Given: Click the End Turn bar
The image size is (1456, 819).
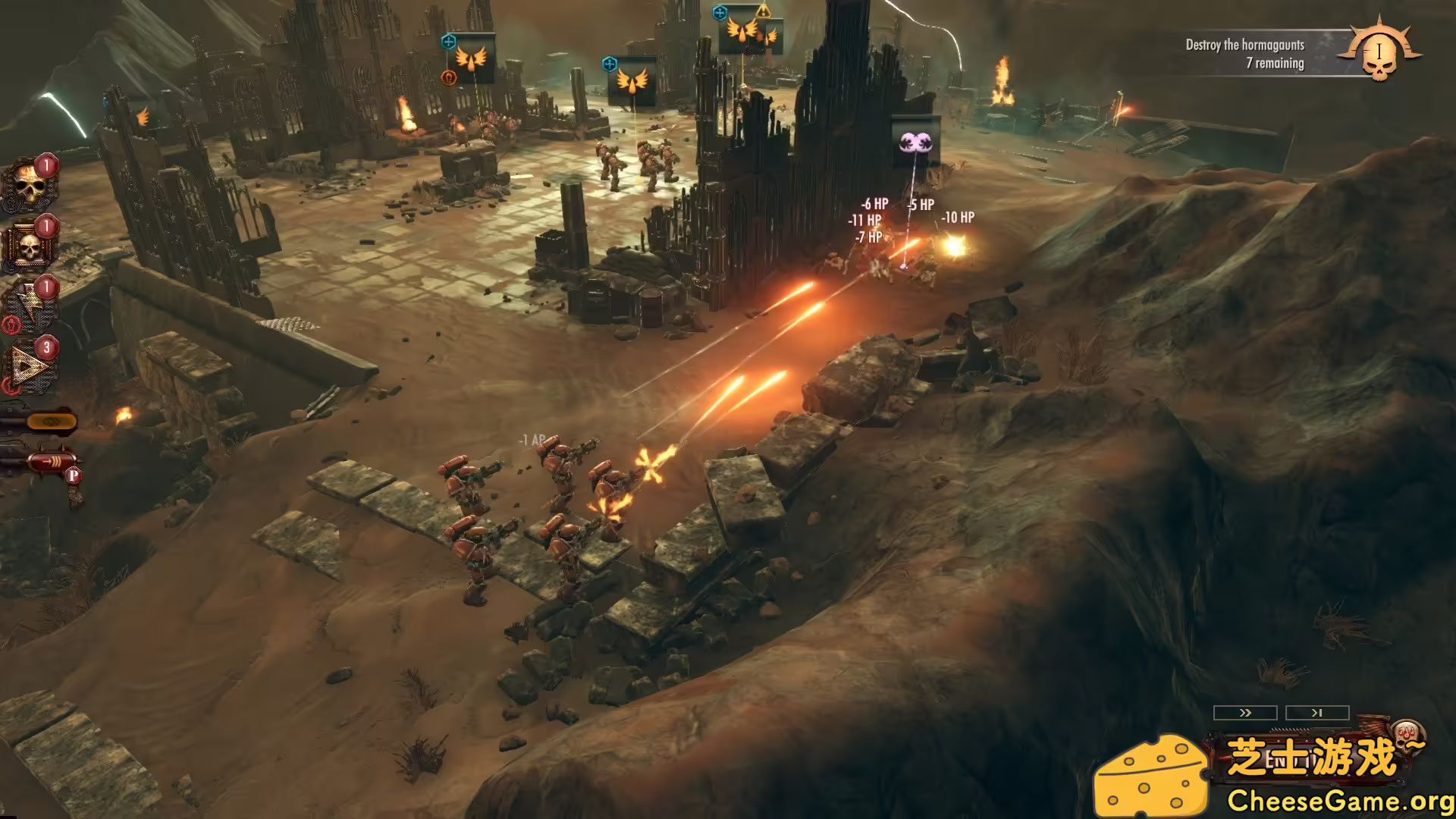Looking at the screenshot, I should (1289, 757).
